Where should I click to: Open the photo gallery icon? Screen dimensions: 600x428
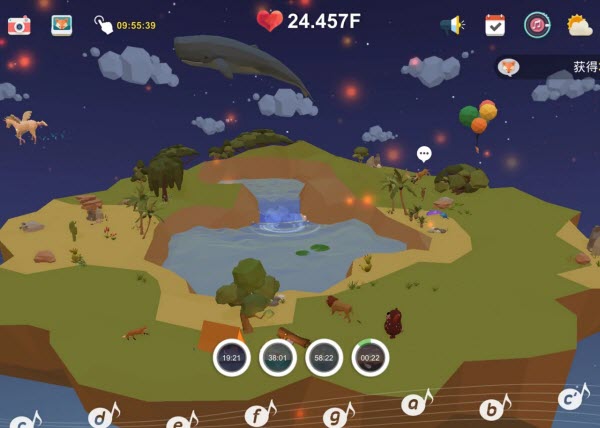(x=61, y=25)
